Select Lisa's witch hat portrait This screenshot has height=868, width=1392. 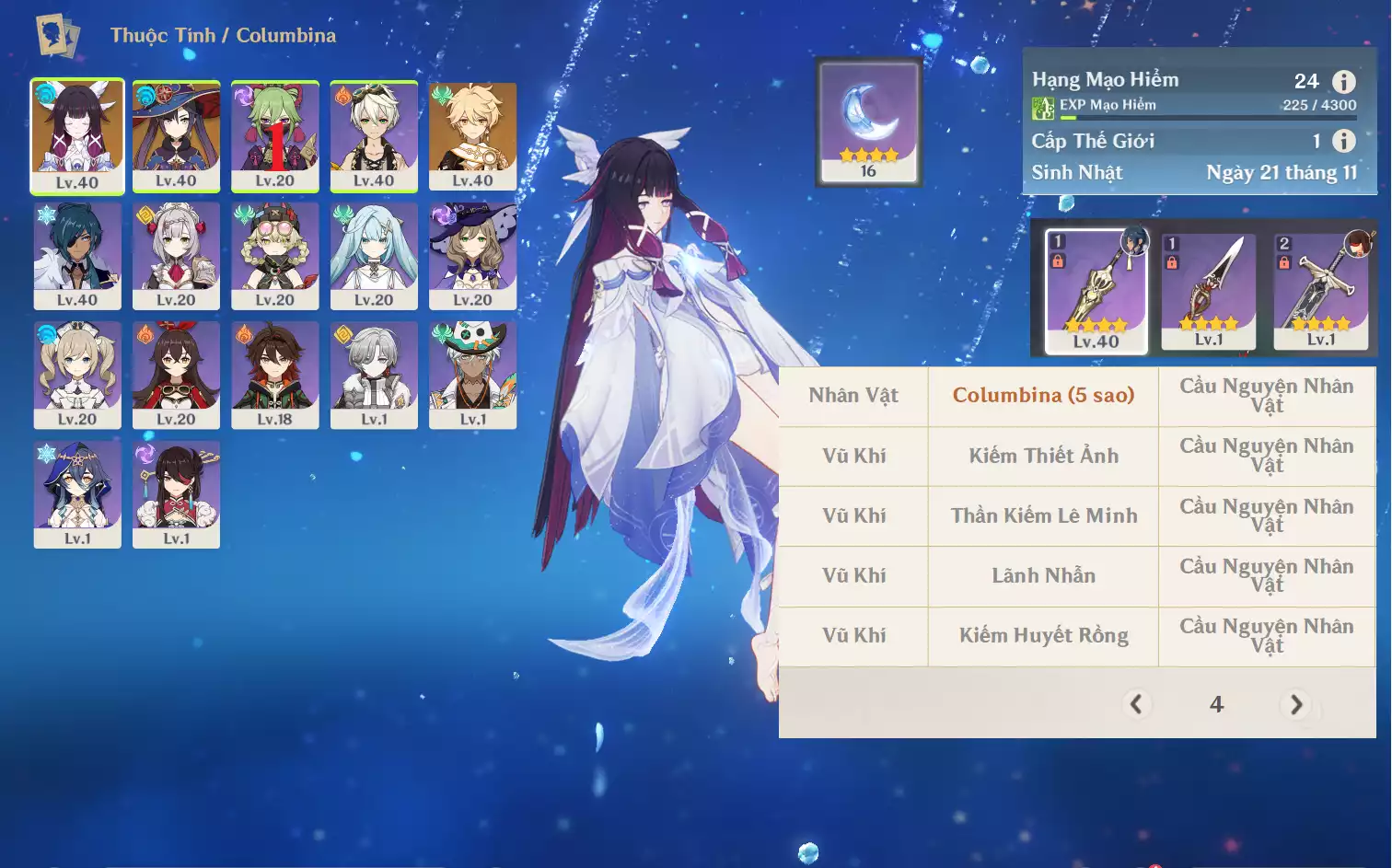pyautogui.click(x=472, y=255)
